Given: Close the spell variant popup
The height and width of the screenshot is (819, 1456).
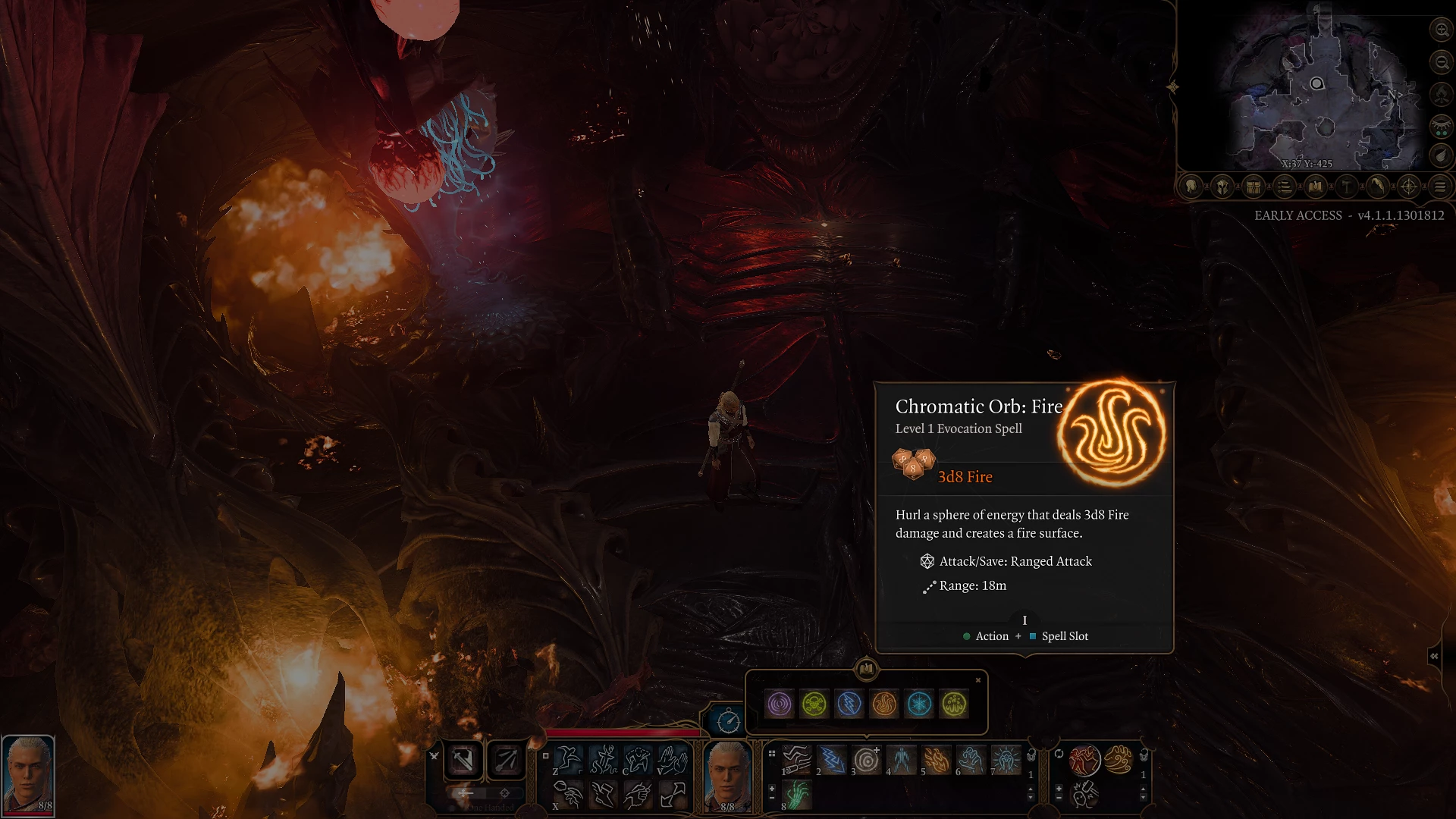Looking at the screenshot, I should point(978,680).
